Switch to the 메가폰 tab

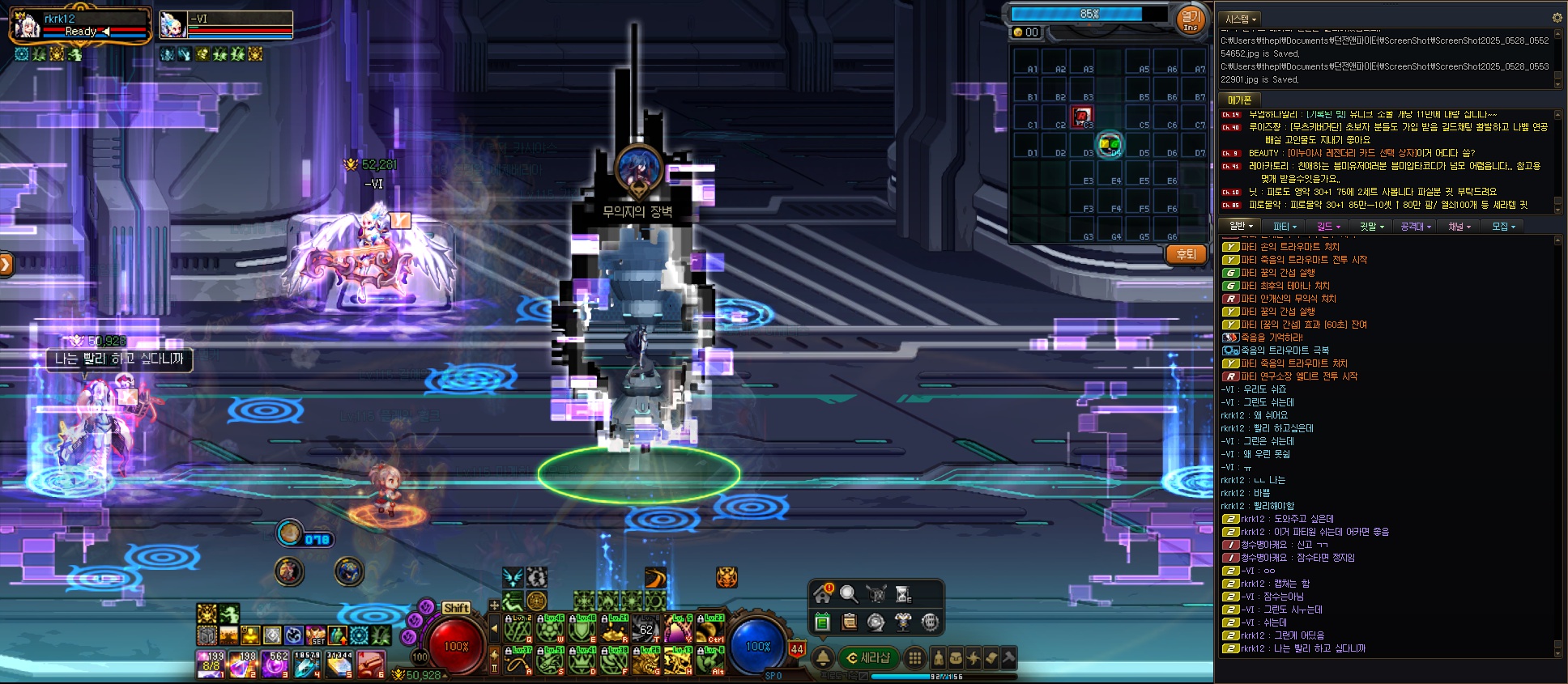1239,100
